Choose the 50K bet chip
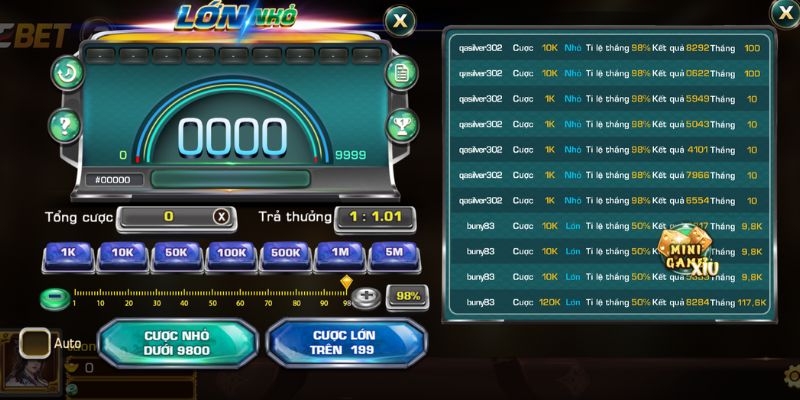The image size is (800, 400). pos(177,254)
